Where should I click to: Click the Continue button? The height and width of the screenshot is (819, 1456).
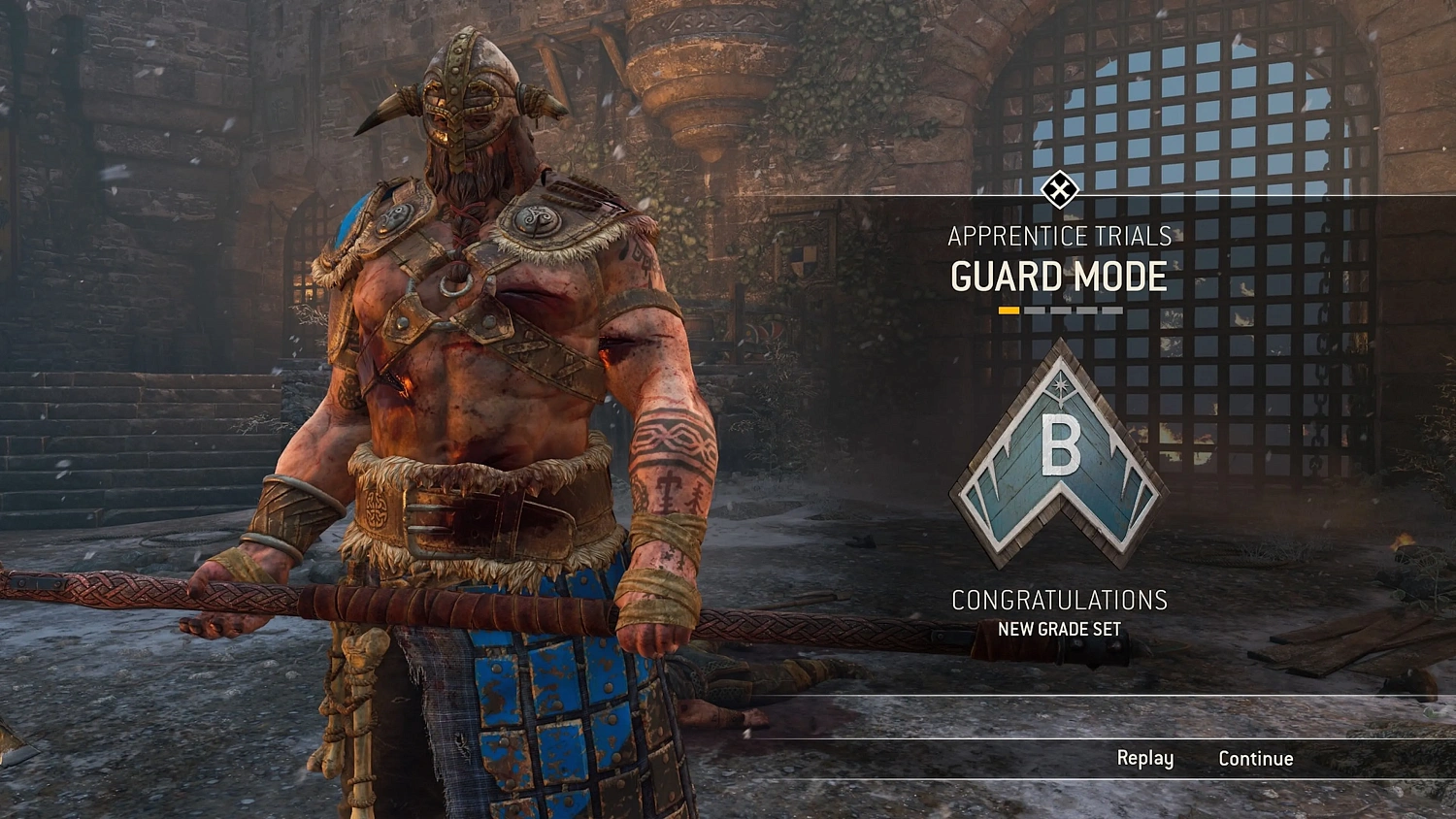click(1256, 758)
